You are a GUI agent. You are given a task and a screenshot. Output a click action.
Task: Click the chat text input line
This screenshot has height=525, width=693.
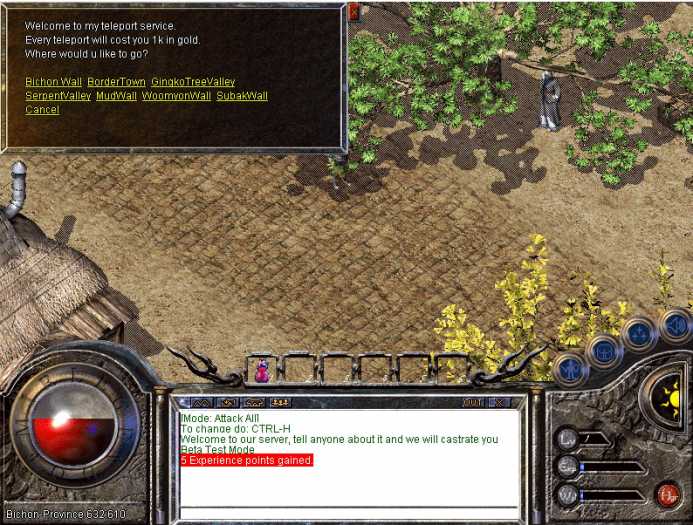tap(348, 513)
